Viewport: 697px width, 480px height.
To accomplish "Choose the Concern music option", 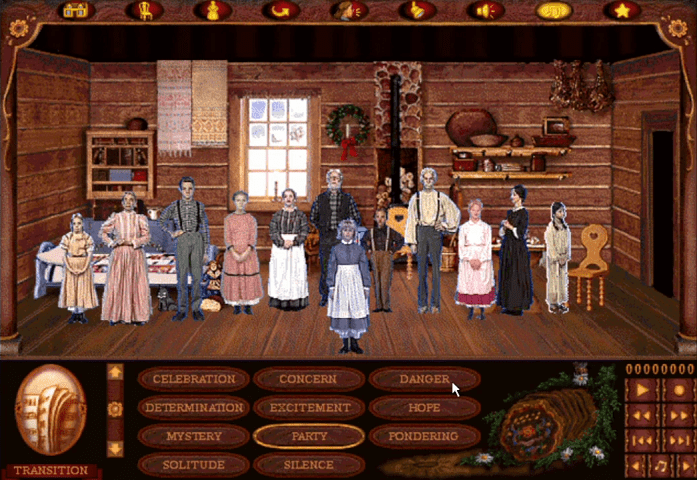I will click(309, 379).
